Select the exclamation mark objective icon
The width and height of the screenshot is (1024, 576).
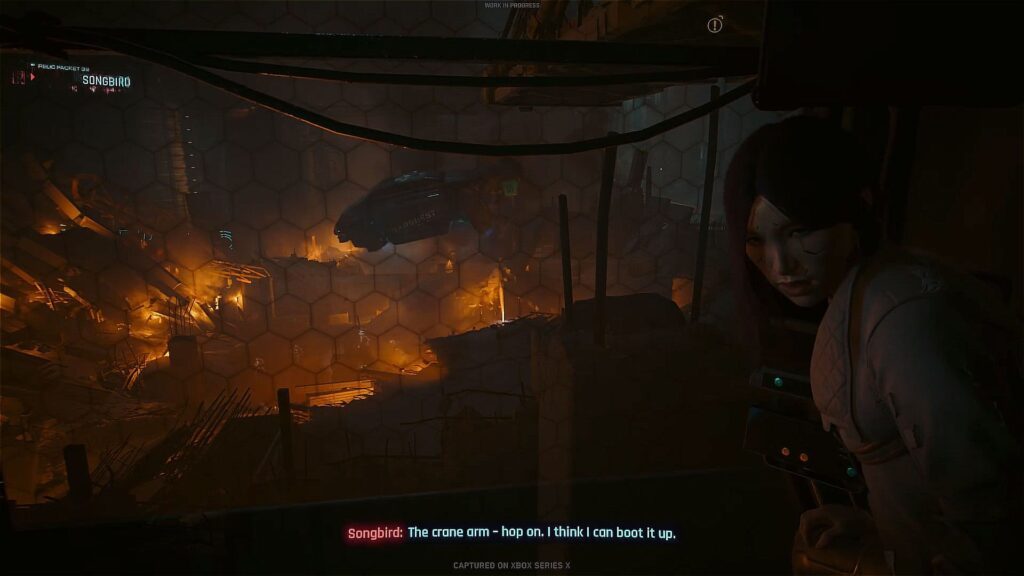tap(715, 26)
